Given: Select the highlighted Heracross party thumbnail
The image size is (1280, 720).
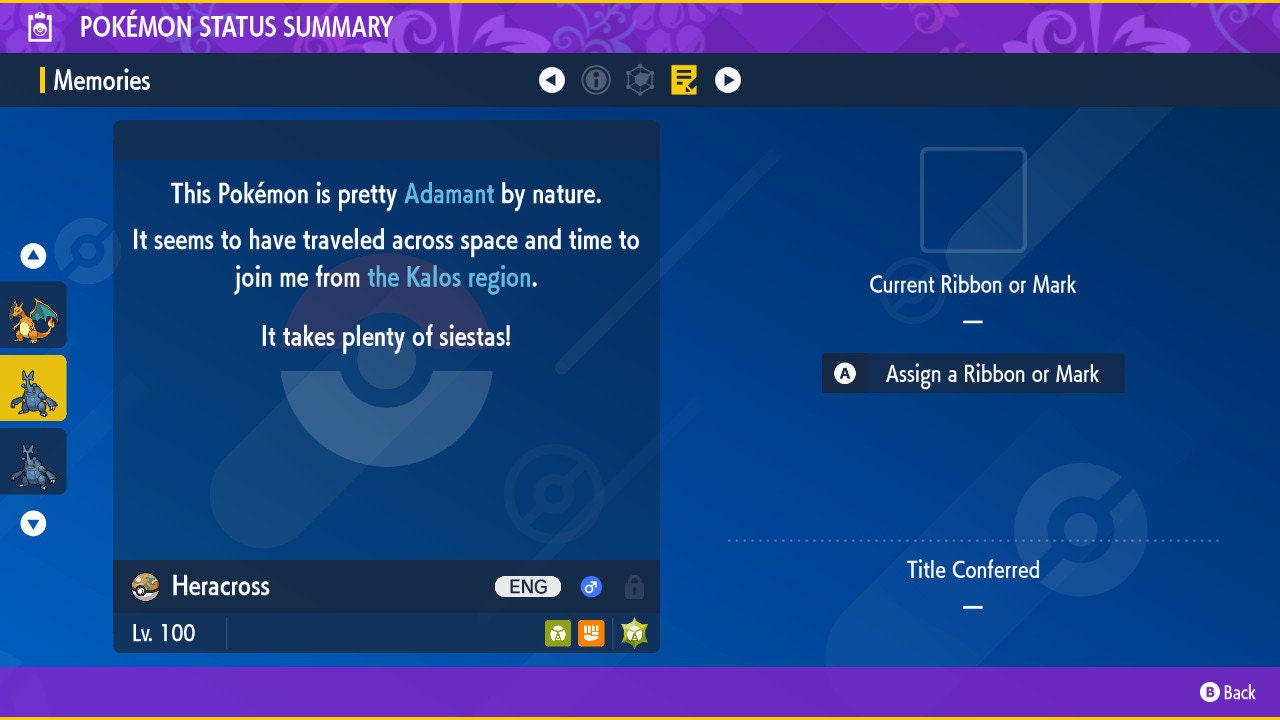Looking at the screenshot, I should pyautogui.click(x=34, y=388).
